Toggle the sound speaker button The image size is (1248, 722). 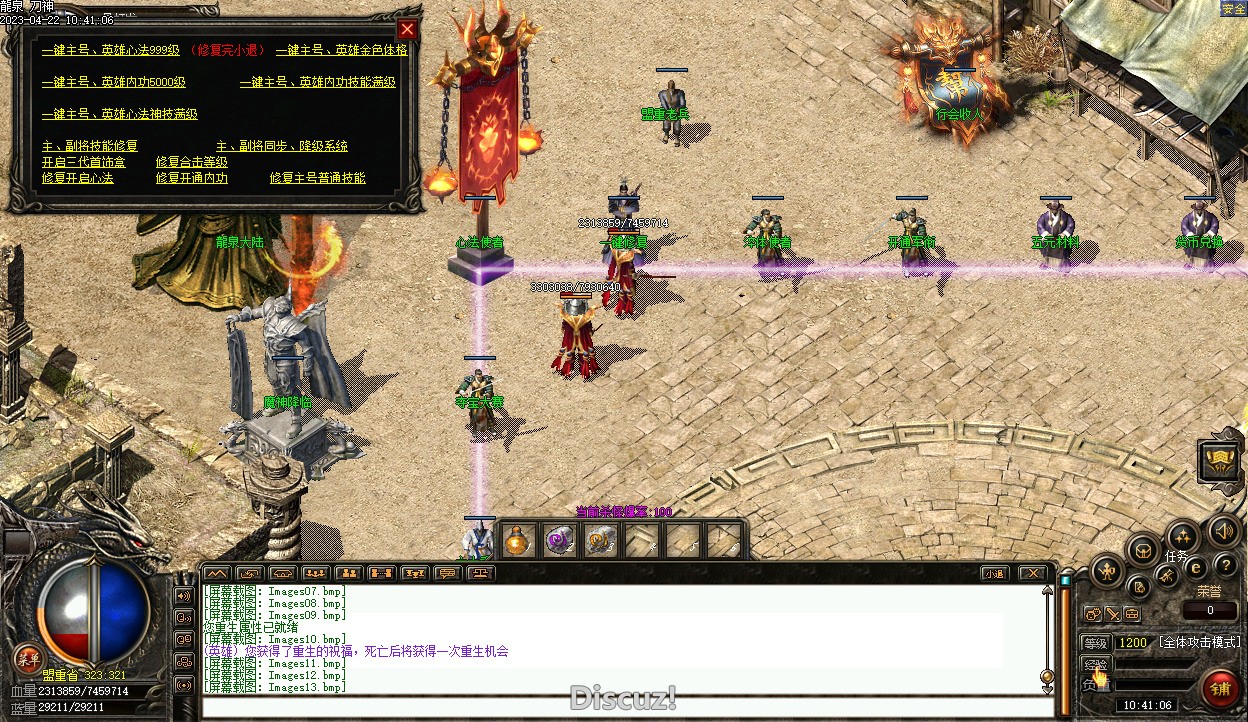pos(1223,531)
